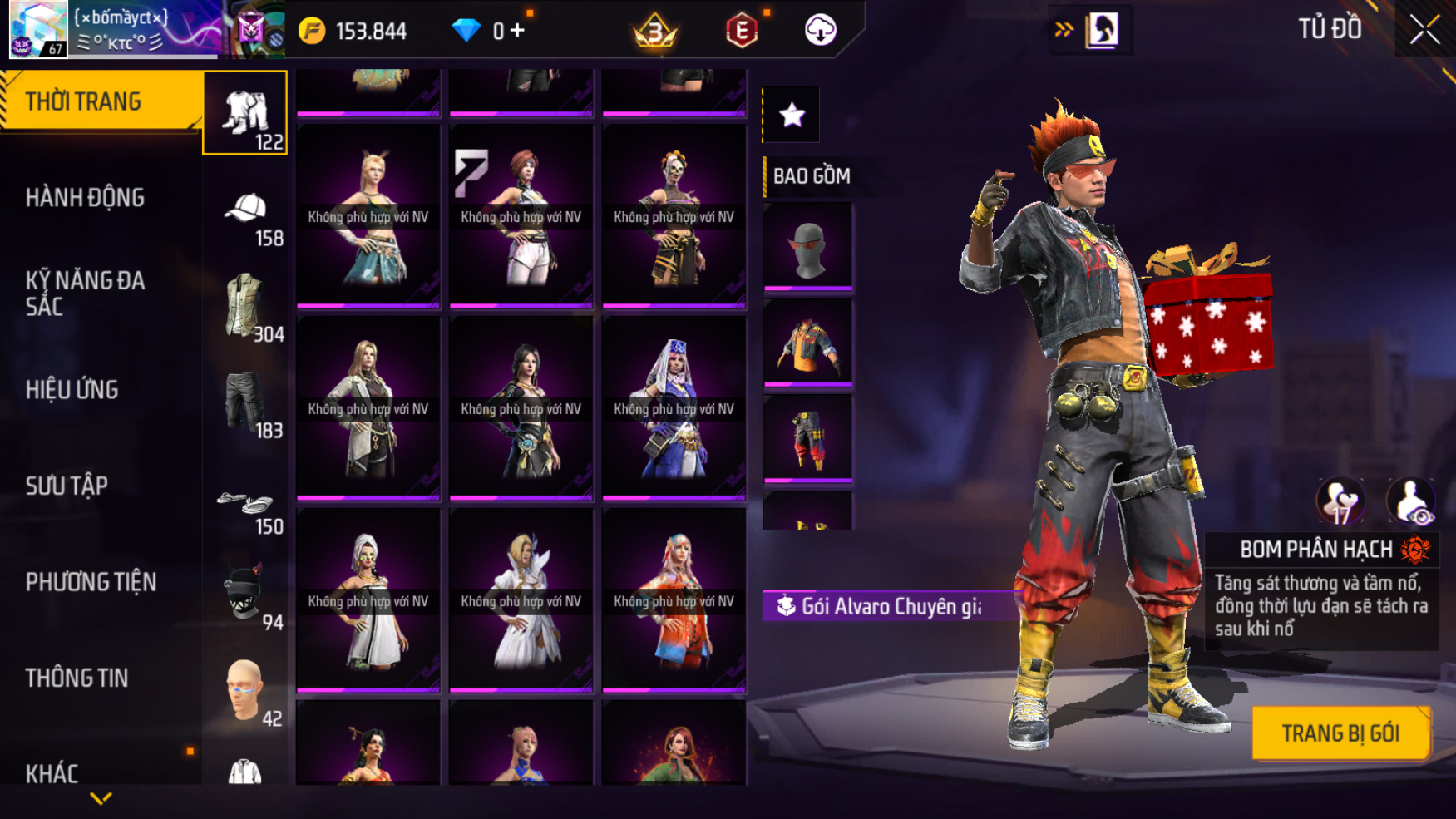This screenshot has height=819, width=1456.
Task: Add diamonds with the plus button
Action: tap(518, 31)
